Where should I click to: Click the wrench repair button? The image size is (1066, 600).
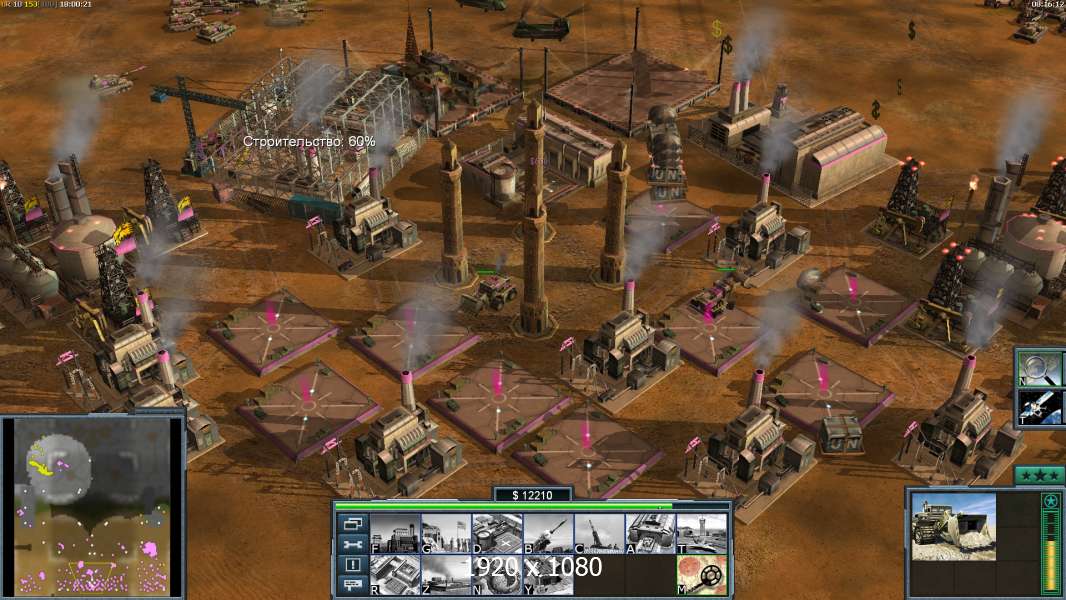coord(352,545)
